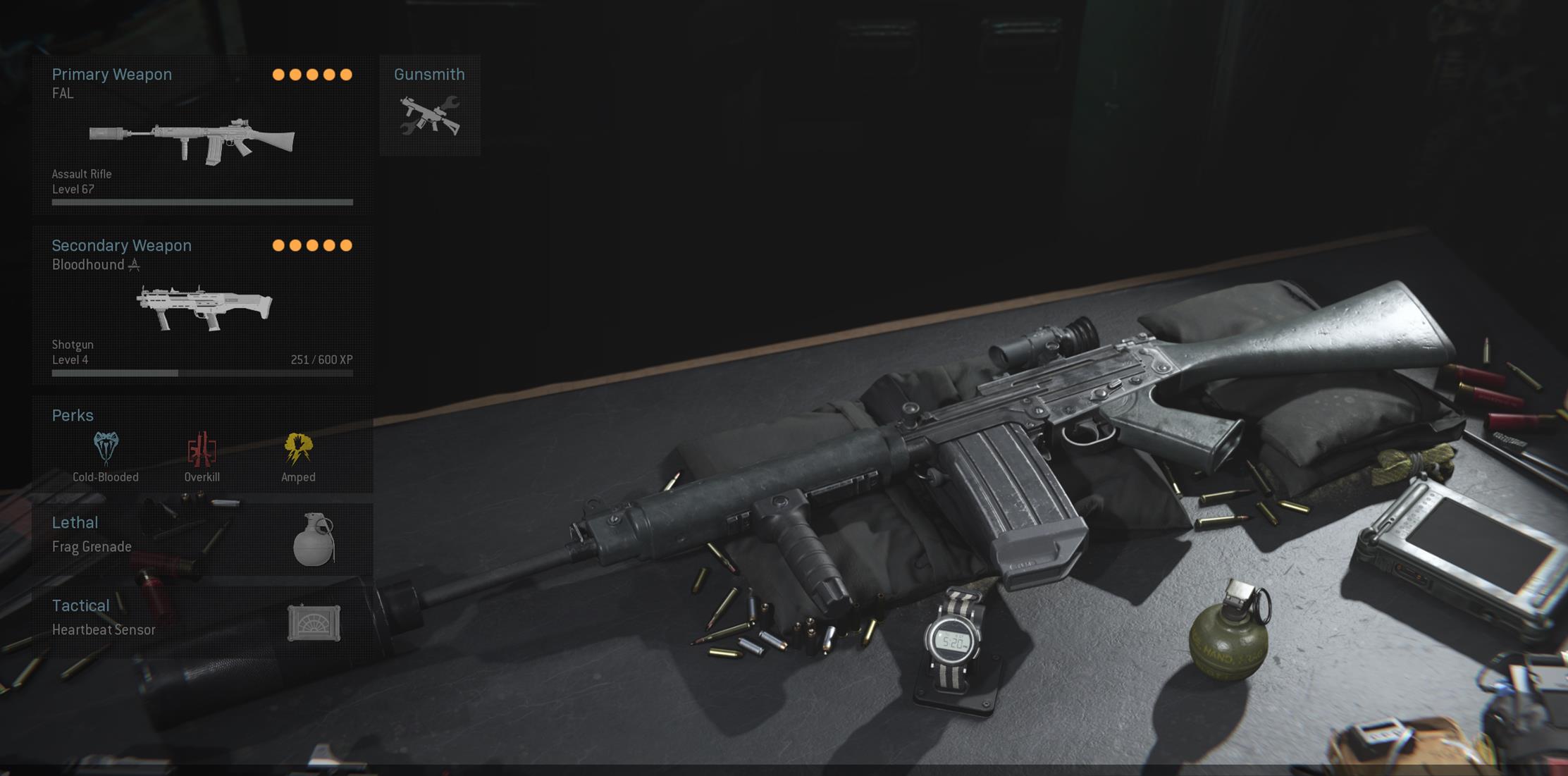The height and width of the screenshot is (776, 1568).
Task: Click the Bloodhound XP progress bar
Action: click(202, 374)
